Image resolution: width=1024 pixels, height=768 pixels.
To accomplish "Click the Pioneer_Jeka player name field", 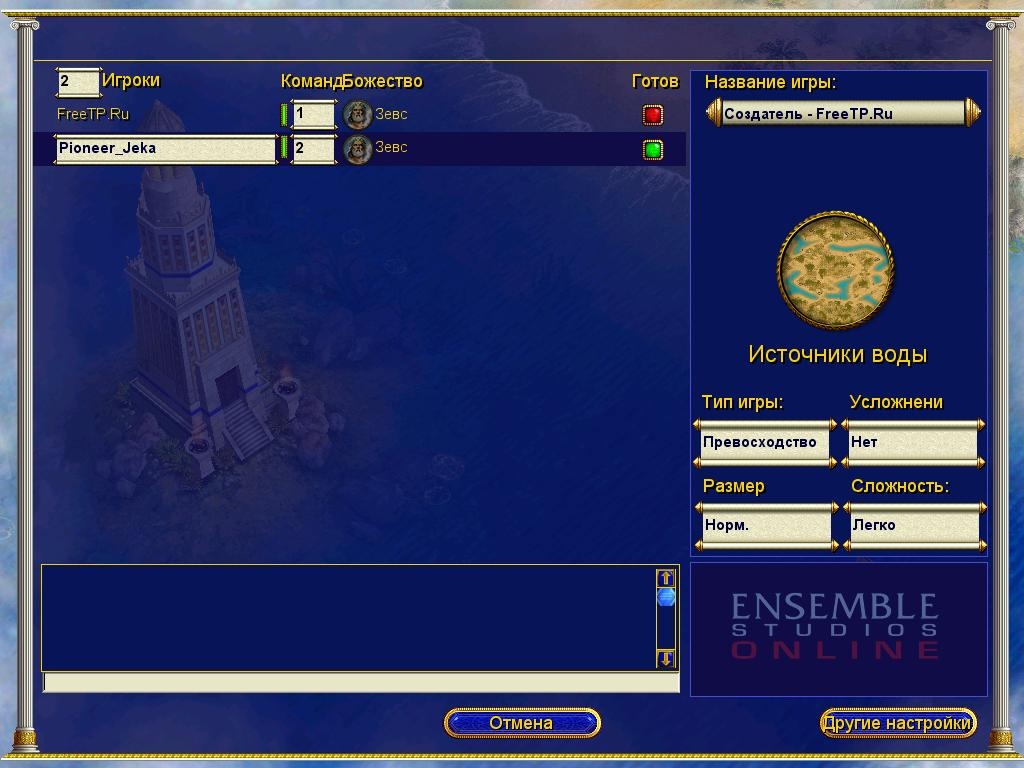I will (165, 149).
